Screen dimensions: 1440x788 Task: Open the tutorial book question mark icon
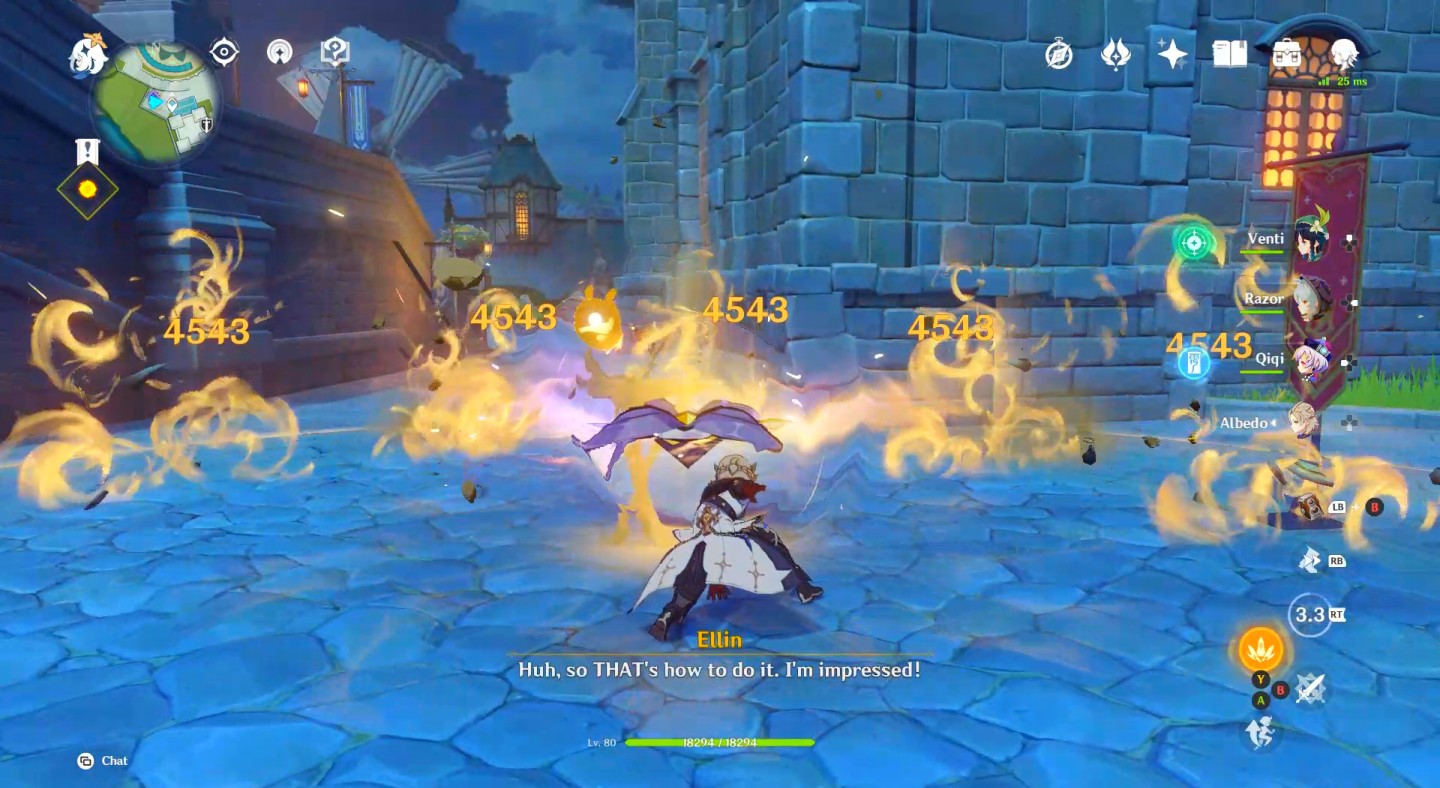(x=334, y=52)
